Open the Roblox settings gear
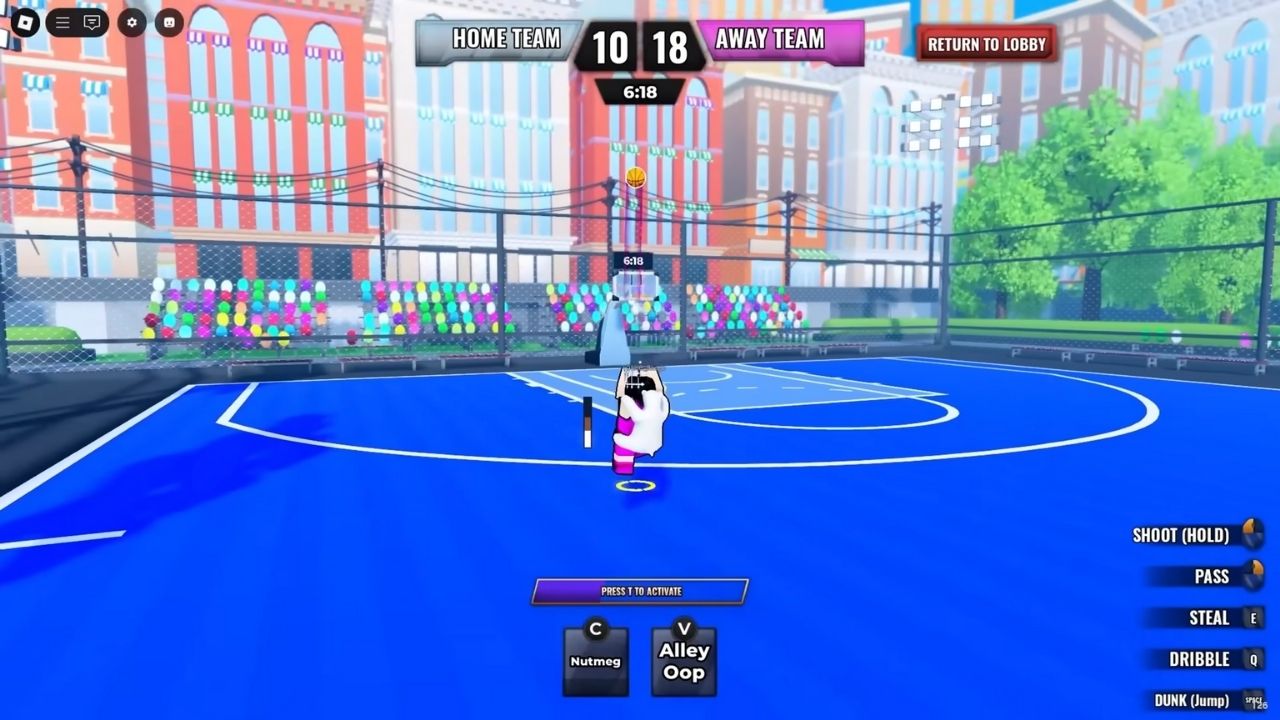The image size is (1280, 720). tap(130, 22)
